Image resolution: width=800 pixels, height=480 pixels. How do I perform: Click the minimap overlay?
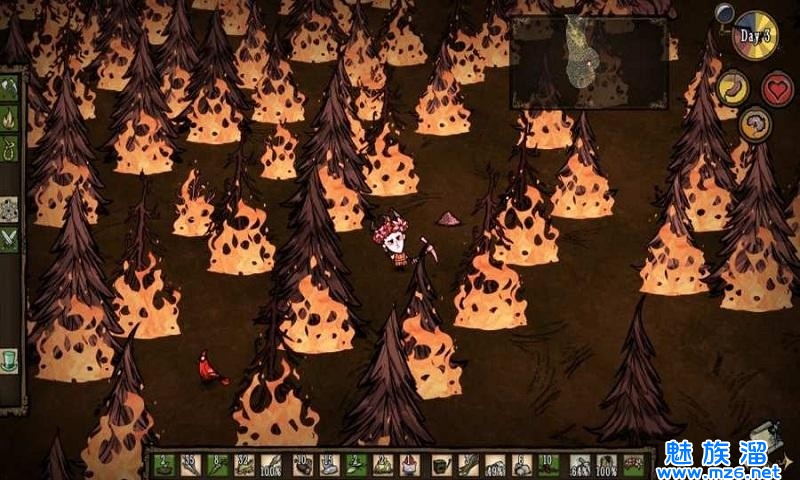pyautogui.click(x=588, y=62)
